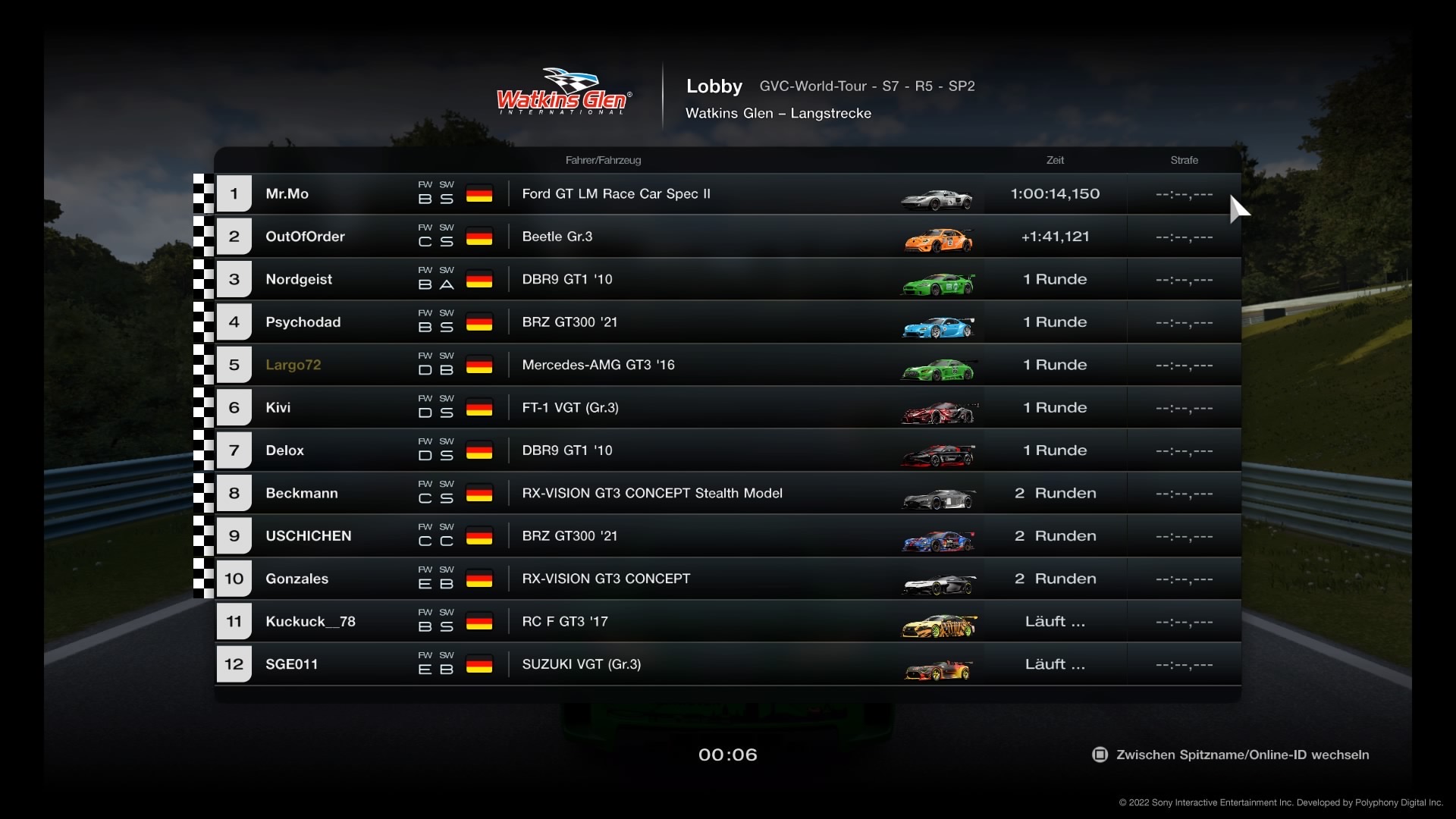Choose Kuckuck__78's RC F GT3 row

(728, 622)
